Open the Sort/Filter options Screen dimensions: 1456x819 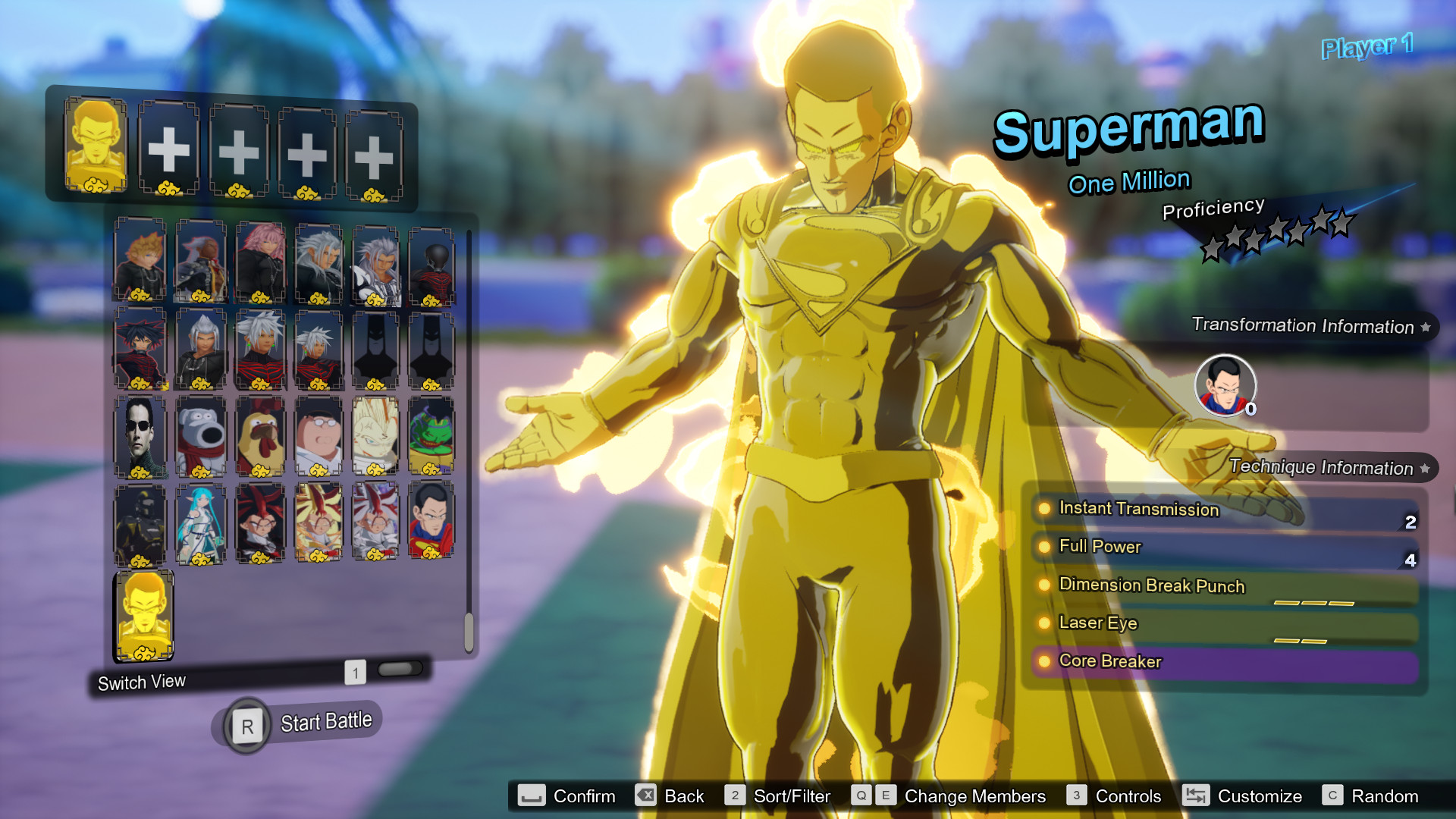pyautogui.click(x=792, y=796)
